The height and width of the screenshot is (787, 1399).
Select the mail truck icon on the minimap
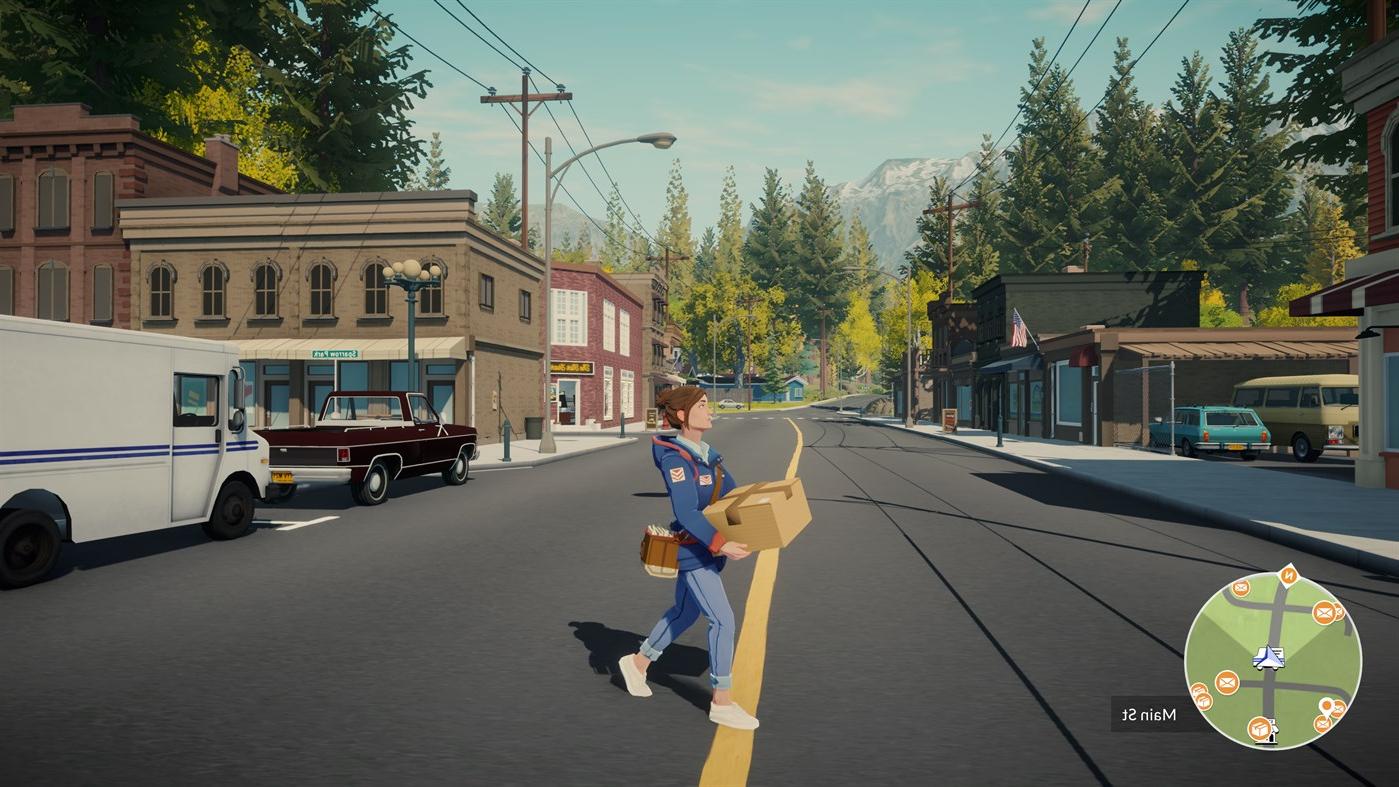pyautogui.click(x=1268, y=657)
